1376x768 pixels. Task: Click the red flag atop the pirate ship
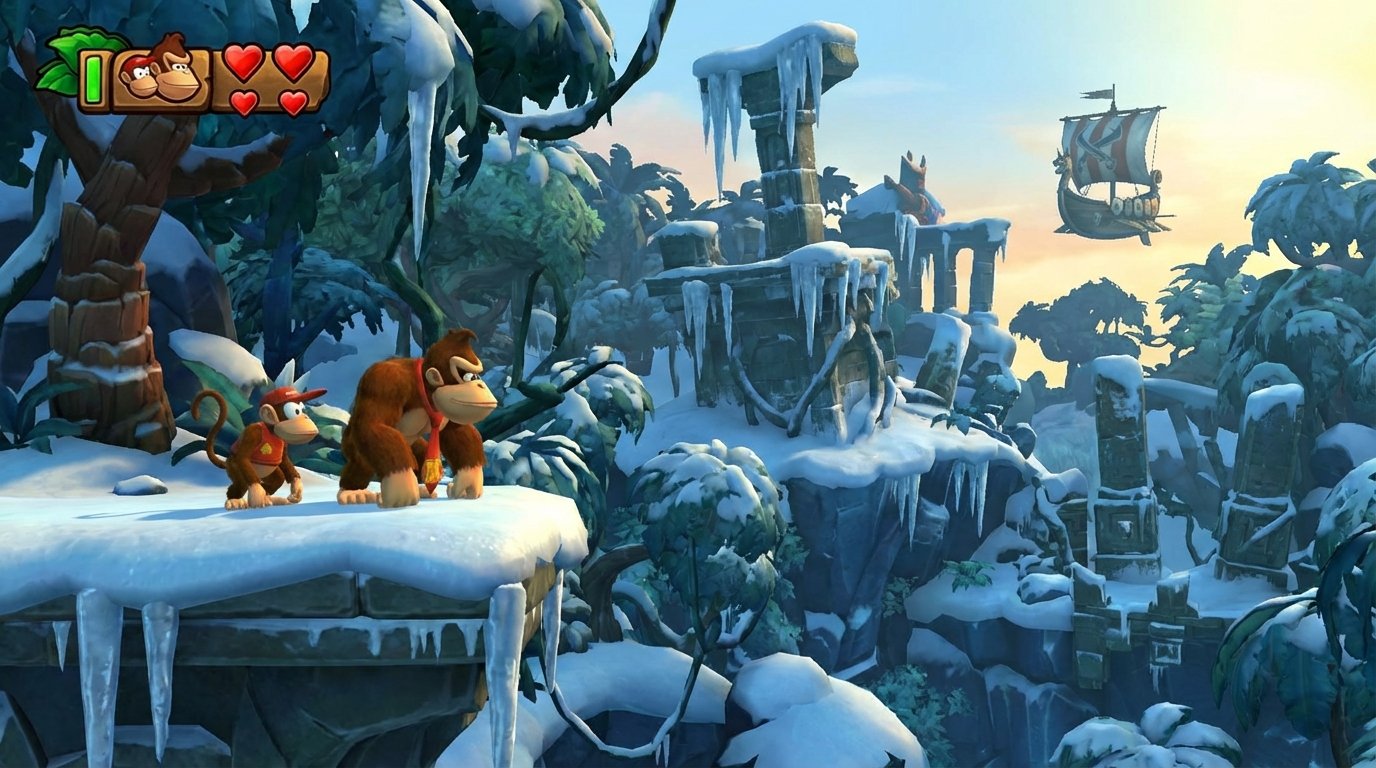[x=1097, y=93]
